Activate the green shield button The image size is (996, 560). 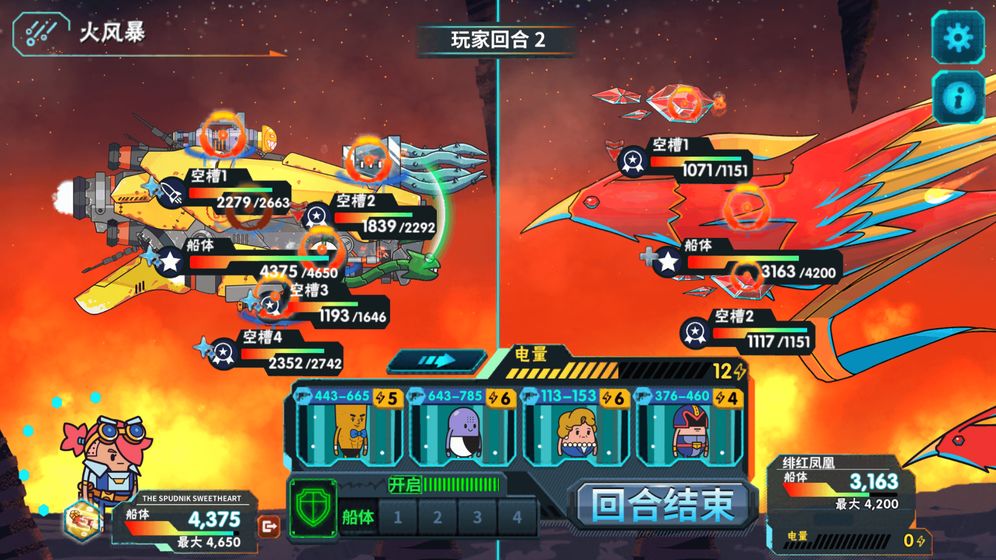[x=312, y=507]
